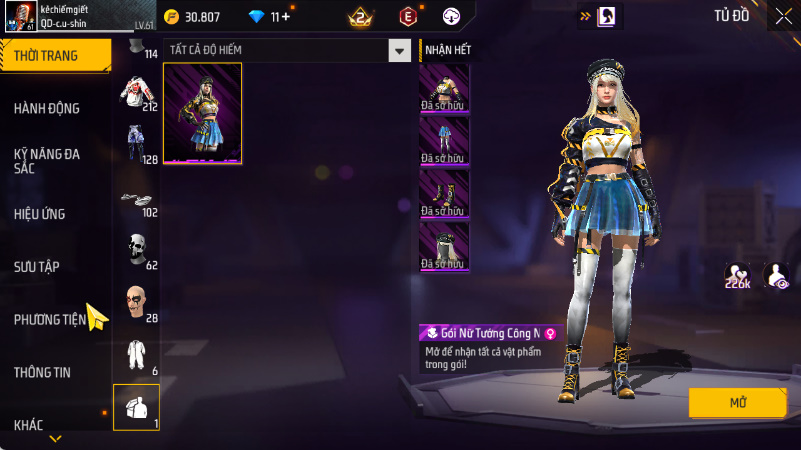The width and height of the screenshot is (801, 450).
Task: Click the blue skirt item in bundle contents
Action: point(444,140)
